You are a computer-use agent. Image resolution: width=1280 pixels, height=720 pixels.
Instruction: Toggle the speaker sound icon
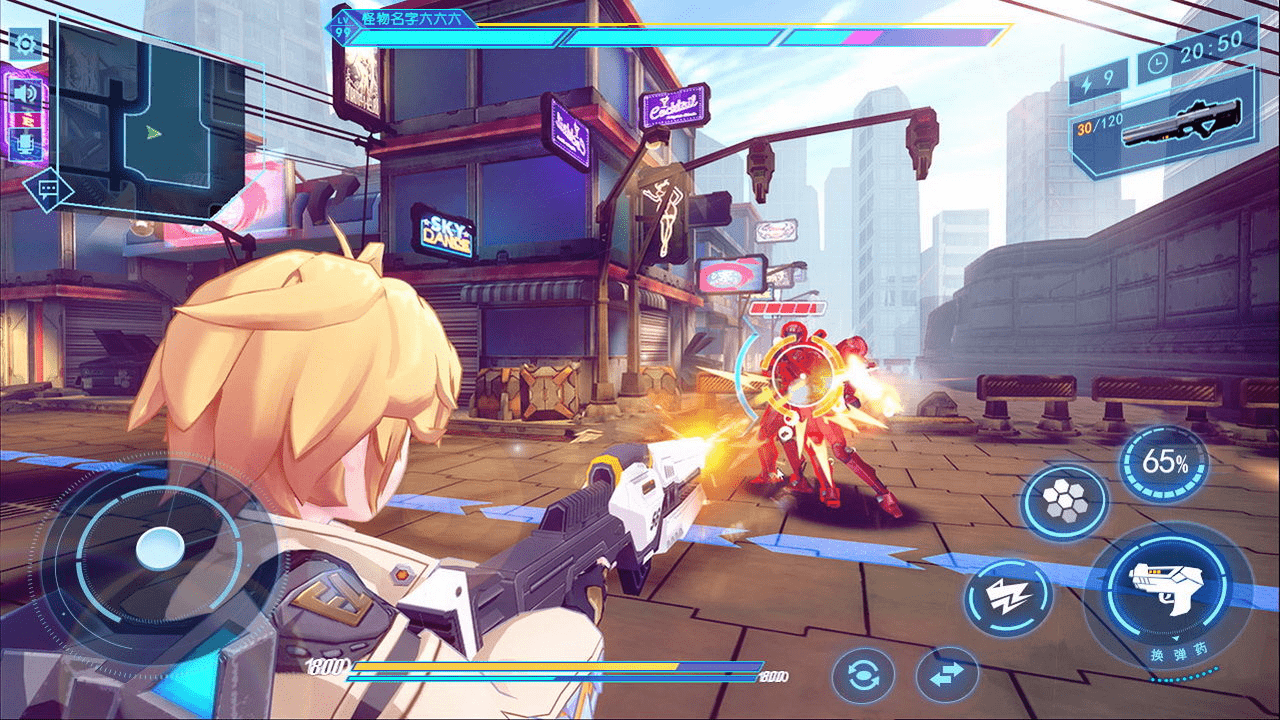pyautogui.click(x=24, y=94)
